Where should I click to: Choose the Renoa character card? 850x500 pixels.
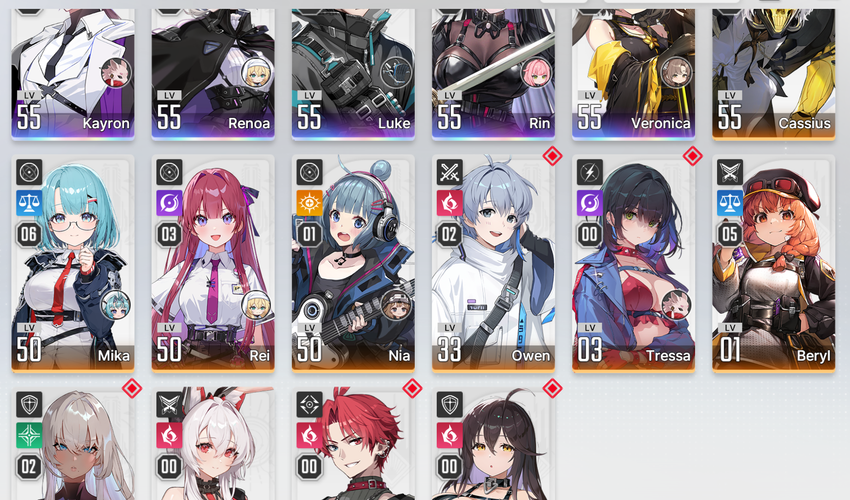click(x=212, y=70)
